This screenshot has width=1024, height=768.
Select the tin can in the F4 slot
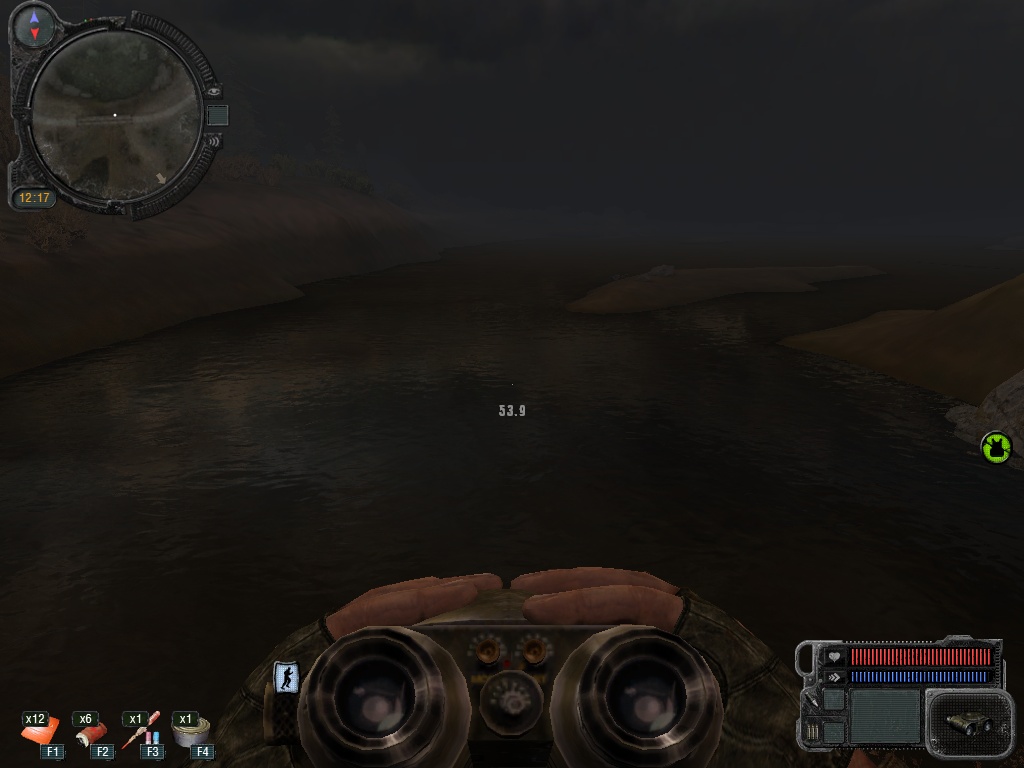tap(190, 734)
